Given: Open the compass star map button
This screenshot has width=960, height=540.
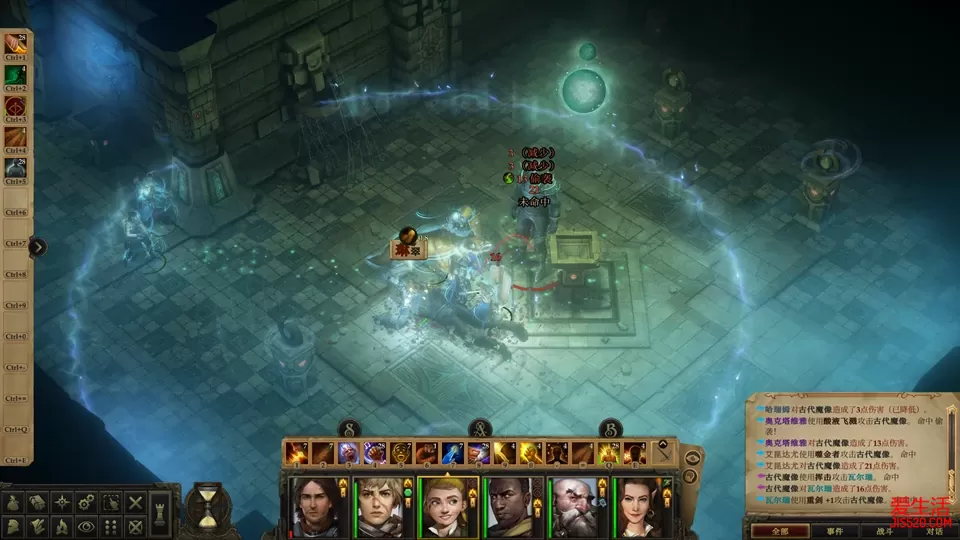Looking at the screenshot, I should click(63, 502).
